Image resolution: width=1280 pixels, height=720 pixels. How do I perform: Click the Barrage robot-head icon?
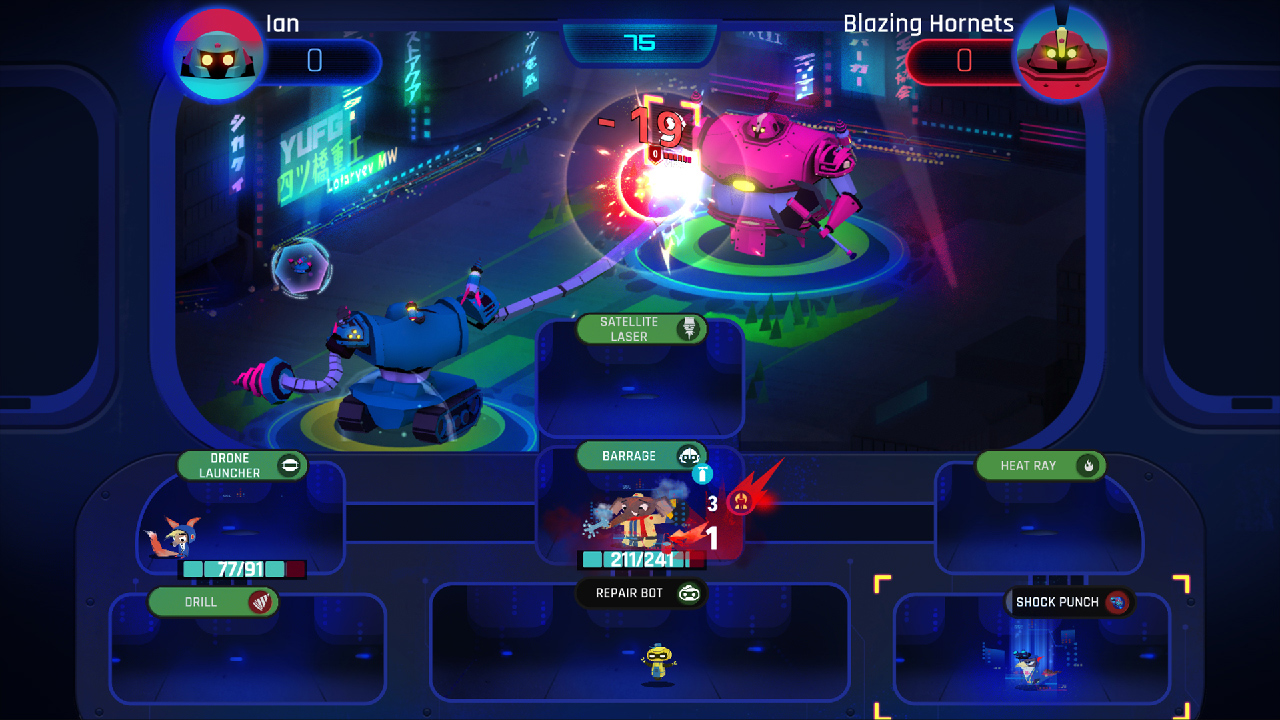click(x=687, y=455)
